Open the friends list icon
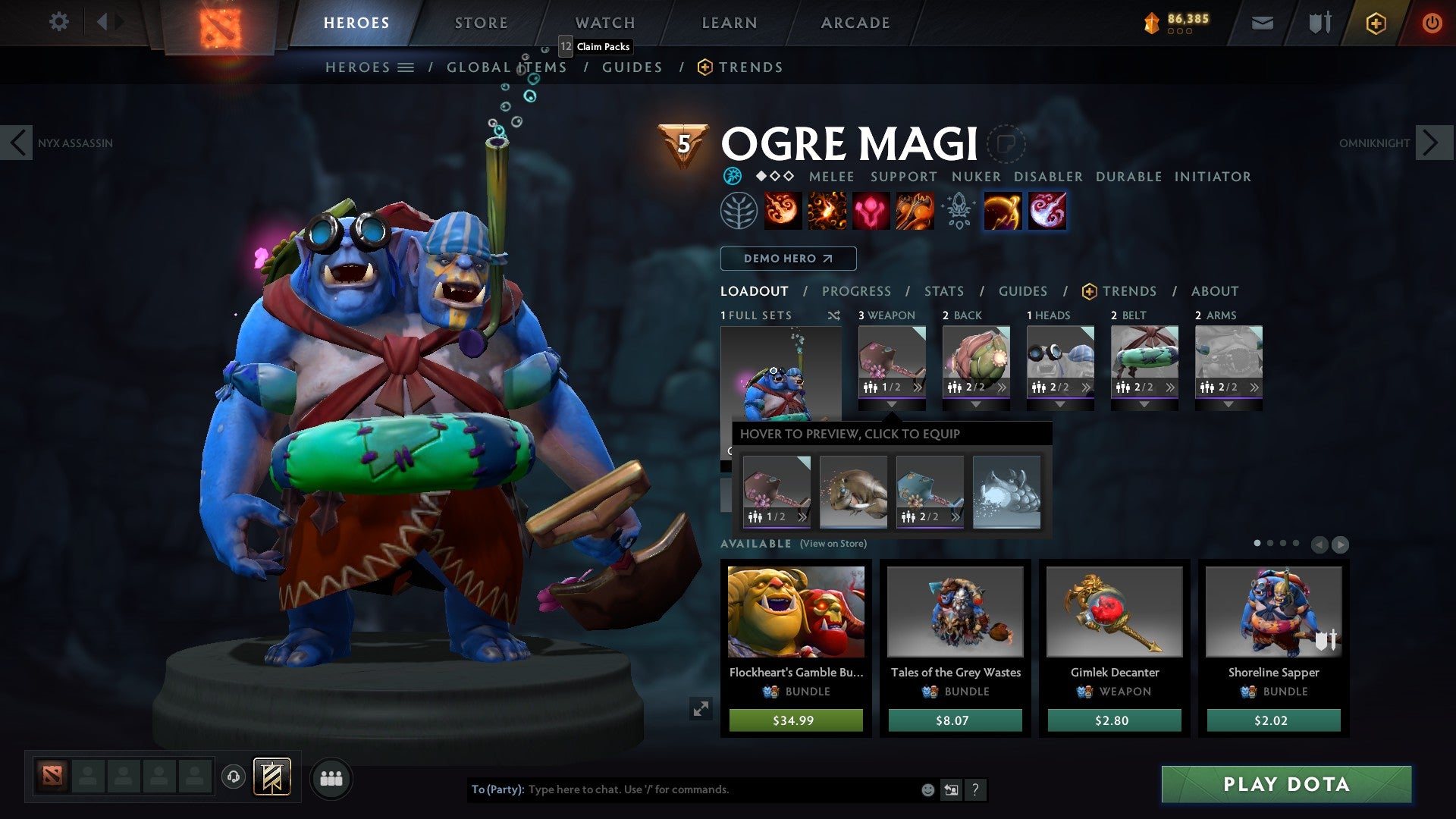 click(x=331, y=778)
